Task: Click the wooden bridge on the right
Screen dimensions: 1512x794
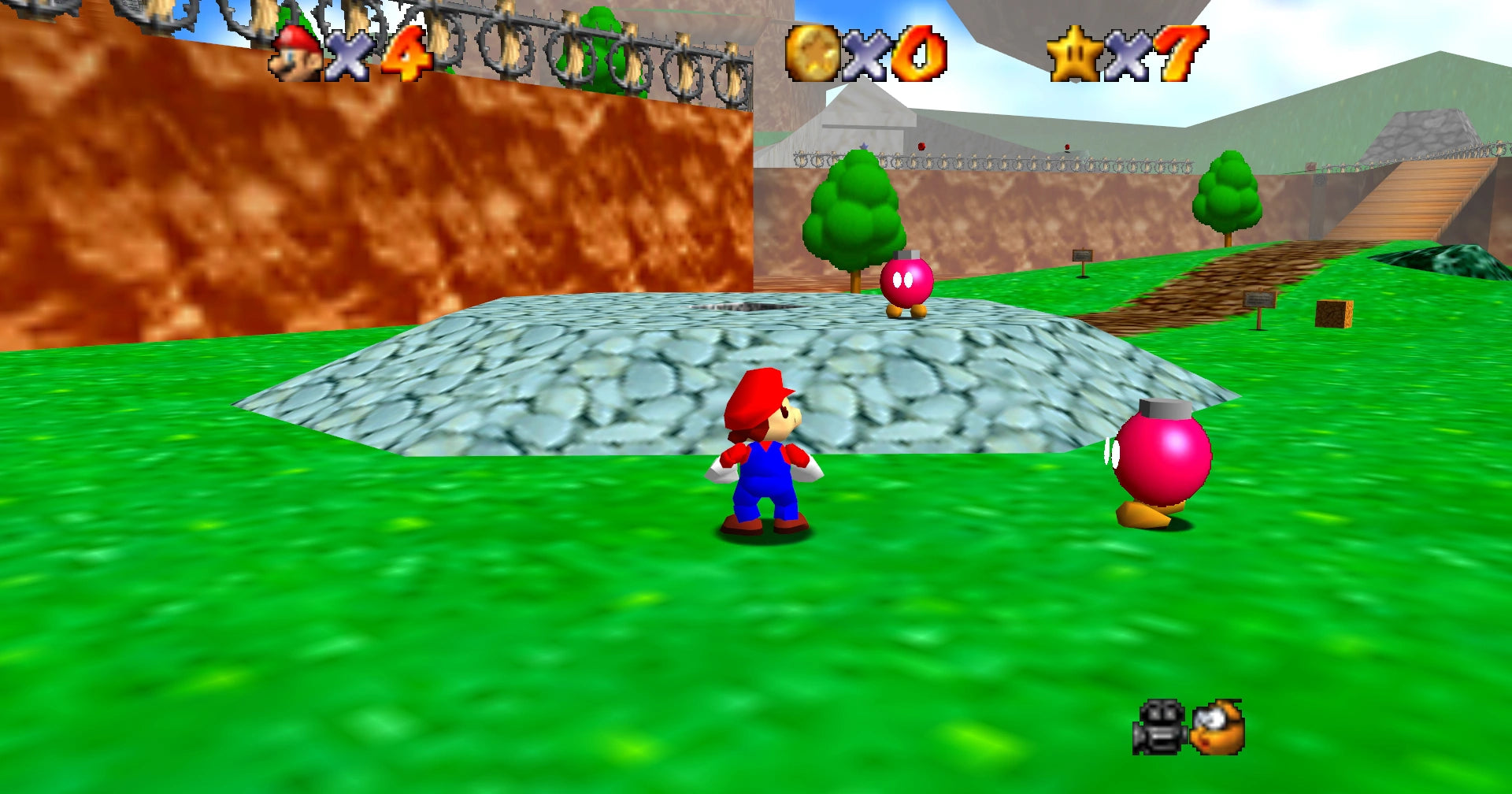Action: coord(1410,197)
